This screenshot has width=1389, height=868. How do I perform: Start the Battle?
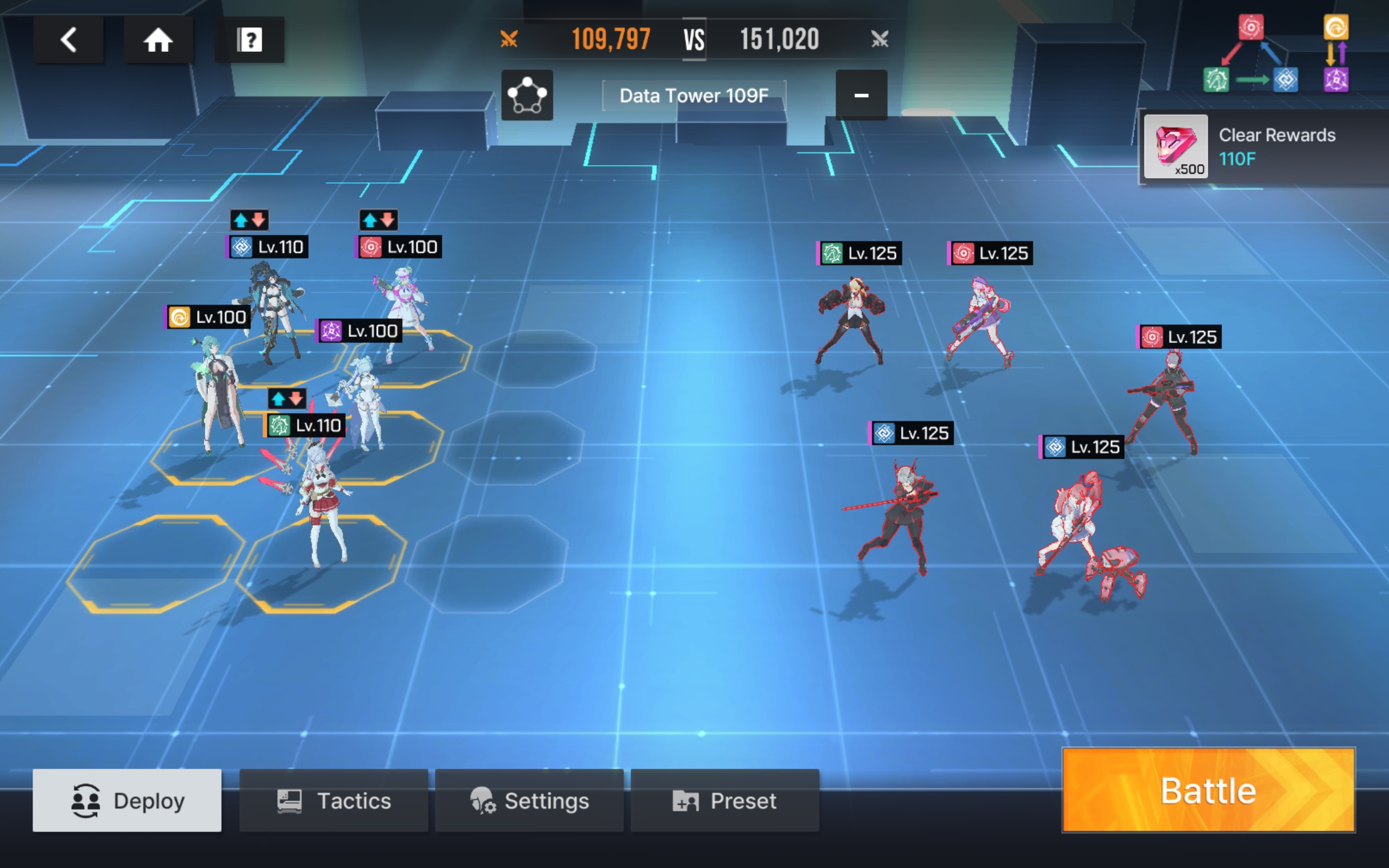[1208, 790]
